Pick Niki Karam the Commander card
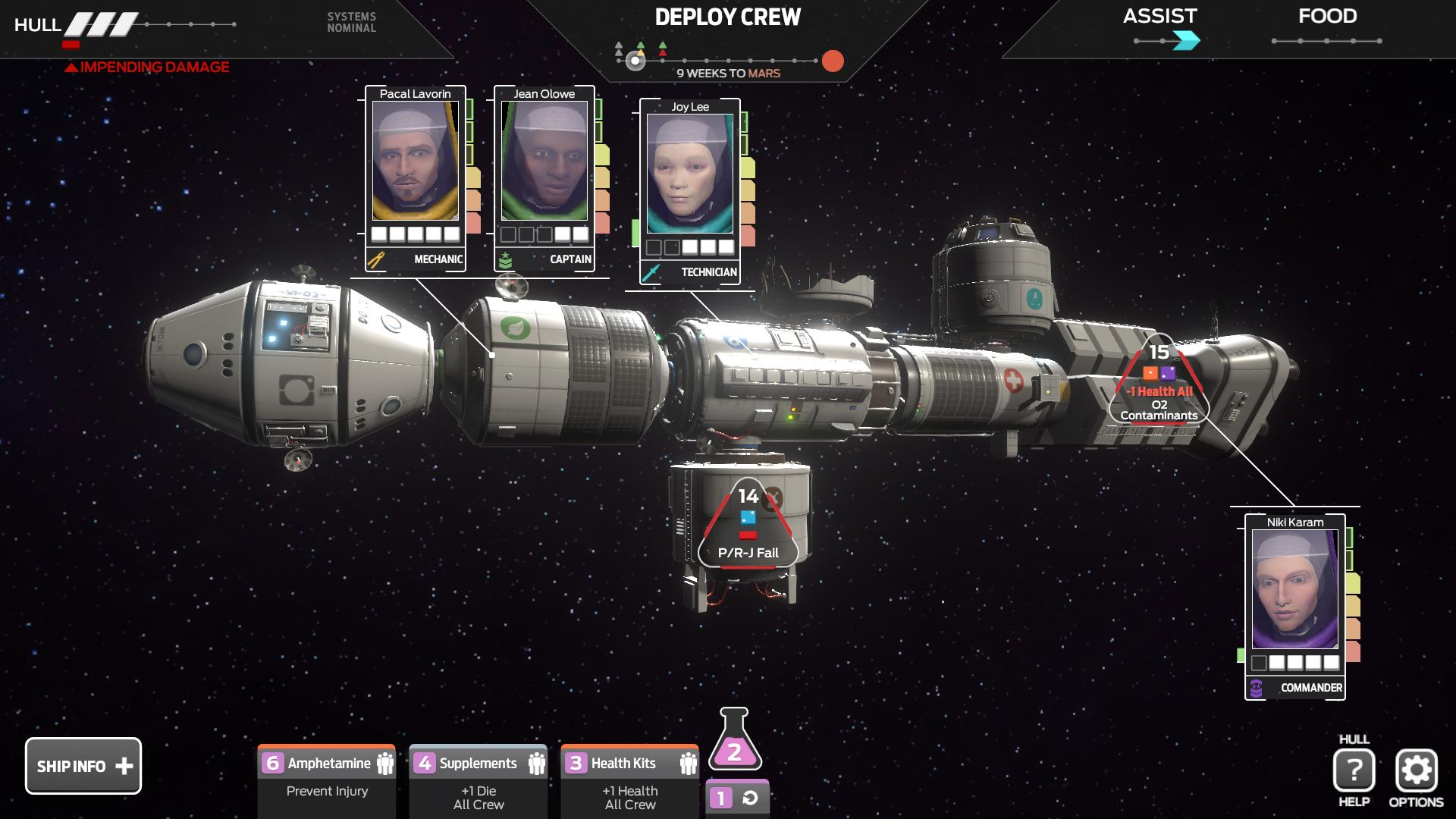The height and width of the screenshot is (819, 1456). 1294,607
